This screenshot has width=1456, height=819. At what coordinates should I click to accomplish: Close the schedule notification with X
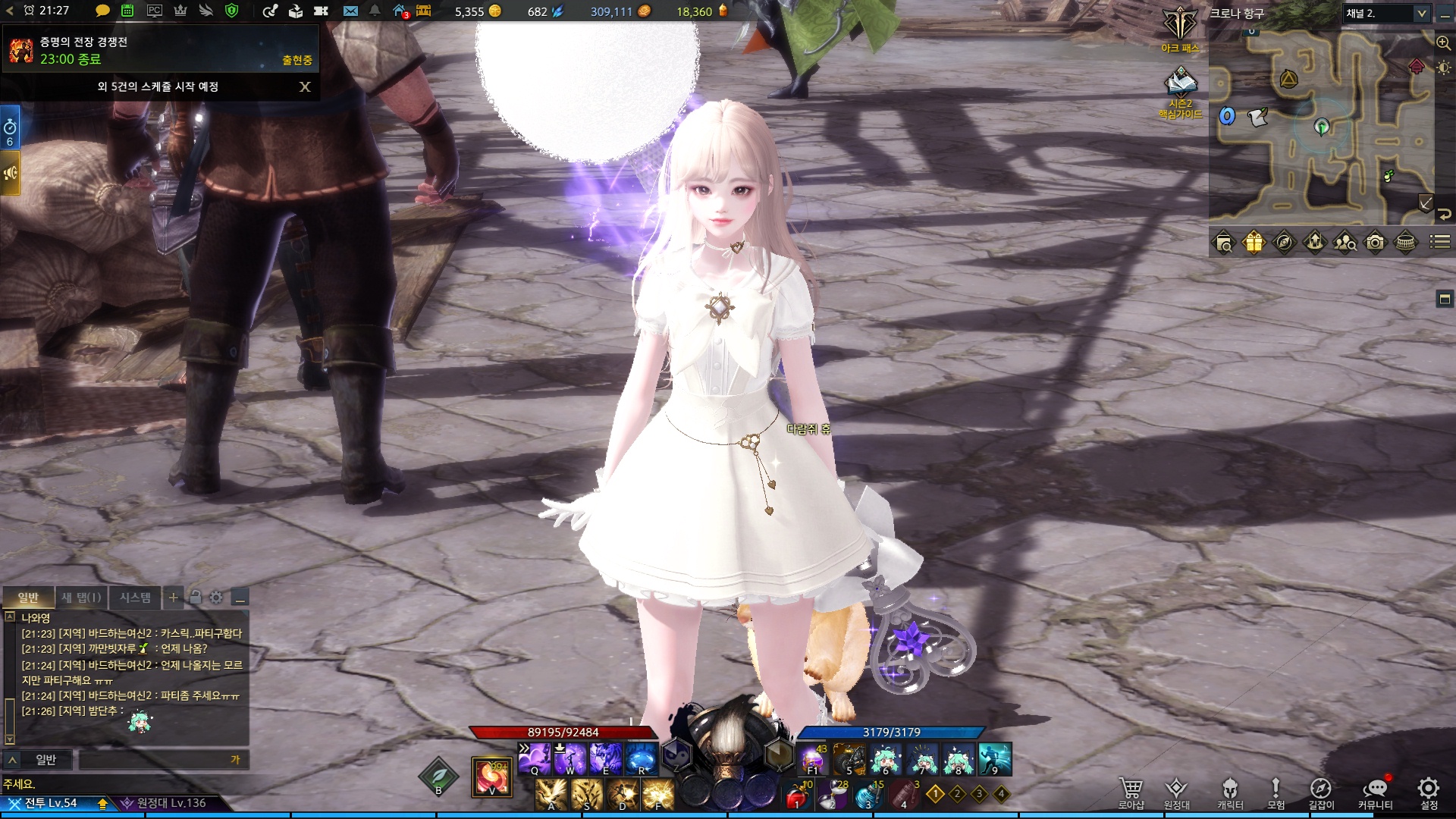305,86
